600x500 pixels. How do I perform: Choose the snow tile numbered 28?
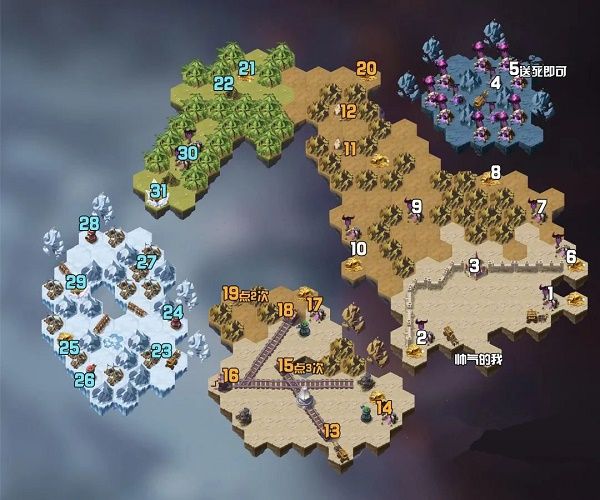point(89,224)
